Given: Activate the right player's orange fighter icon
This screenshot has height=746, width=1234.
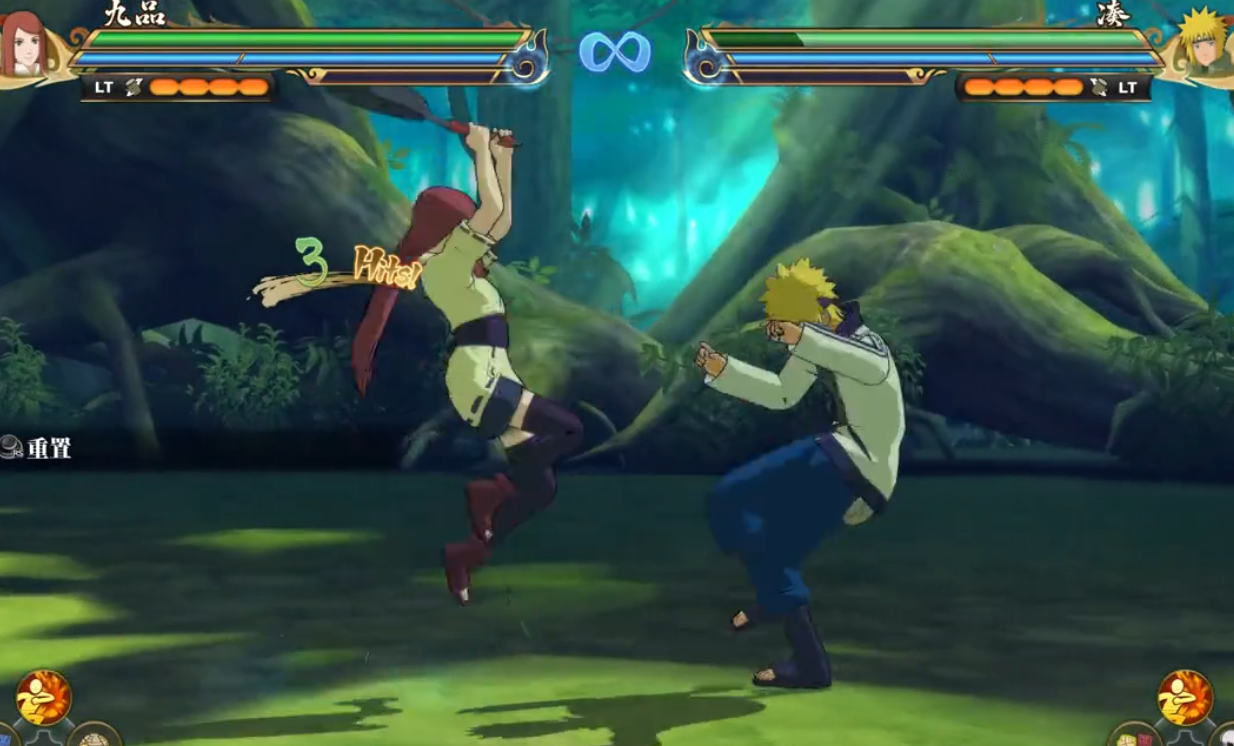Looking at the screenshot, I should coord(1185,697).
